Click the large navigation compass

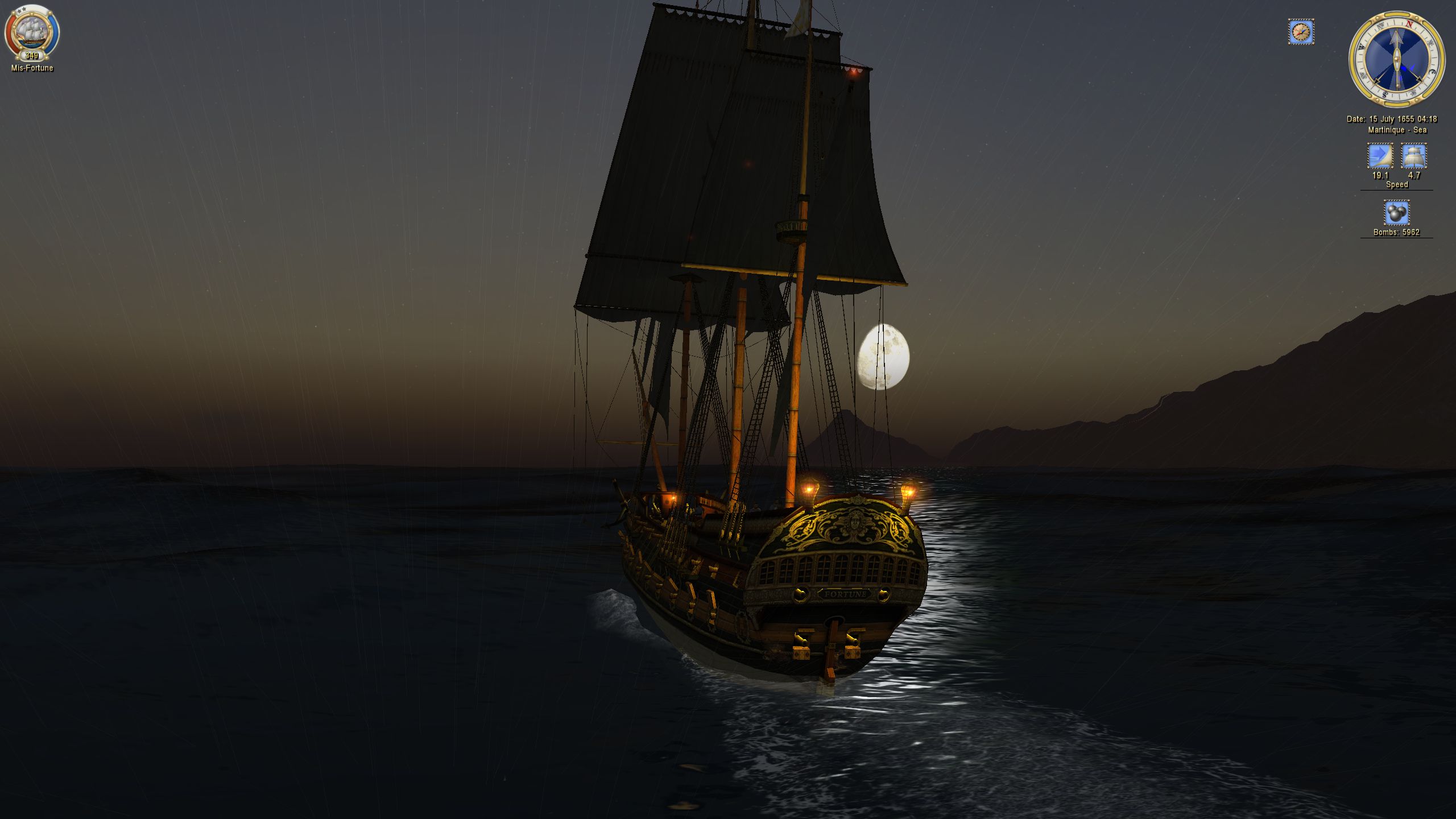(1396, 59)
